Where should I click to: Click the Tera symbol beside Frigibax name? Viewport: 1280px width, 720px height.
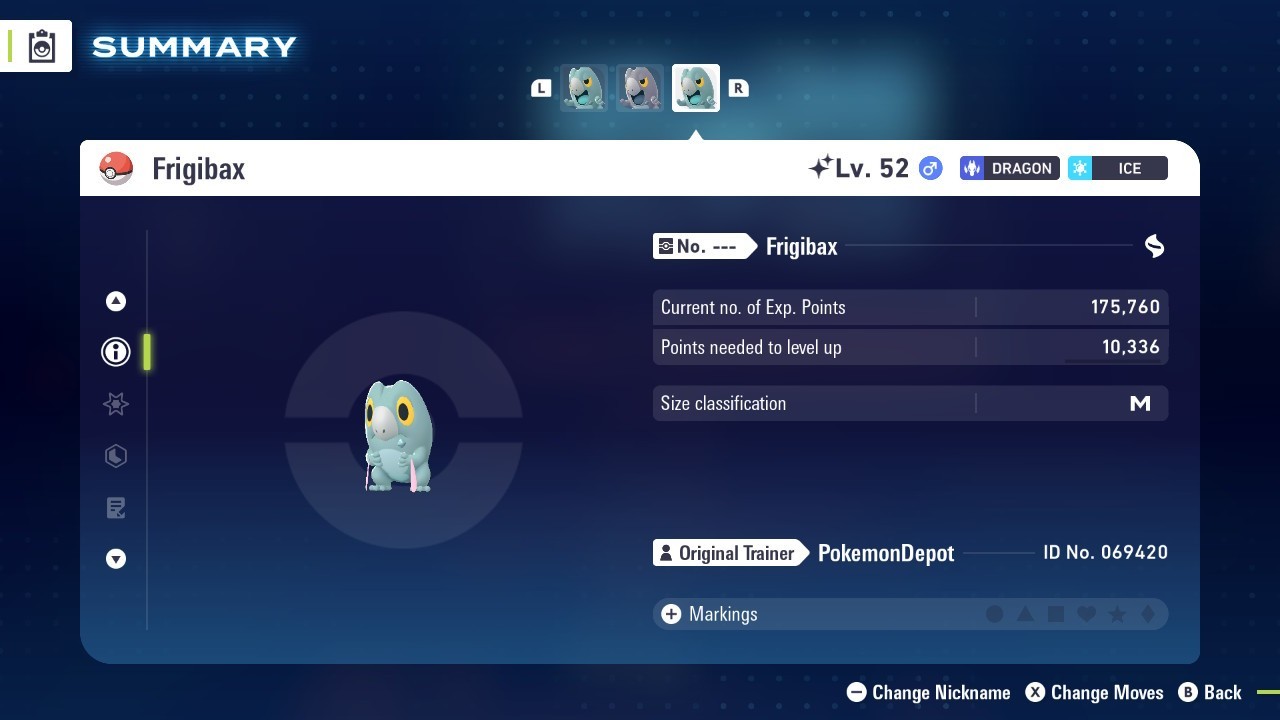(x=1153, y=246)
